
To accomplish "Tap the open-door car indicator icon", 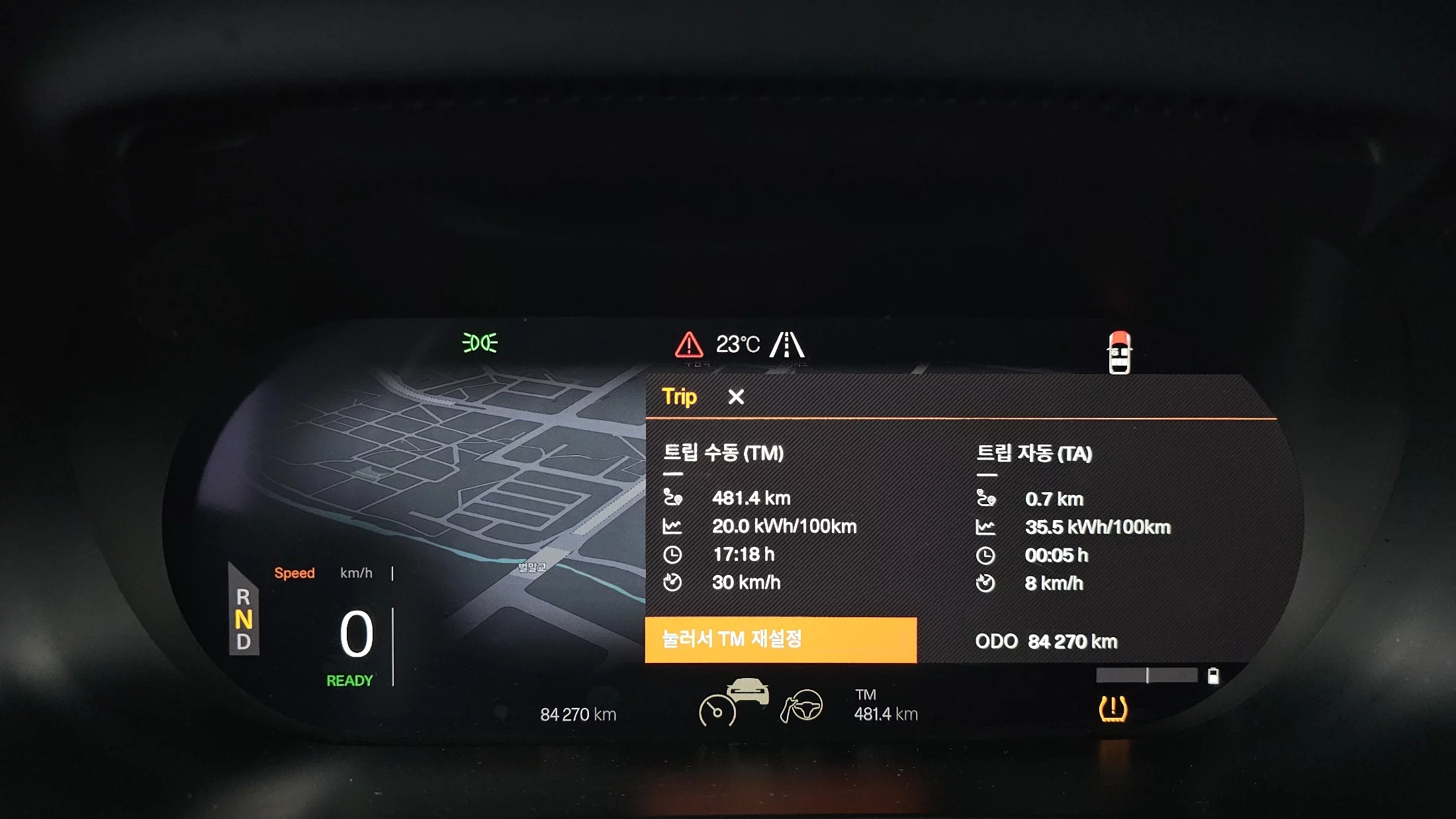I will point(1119,353).
